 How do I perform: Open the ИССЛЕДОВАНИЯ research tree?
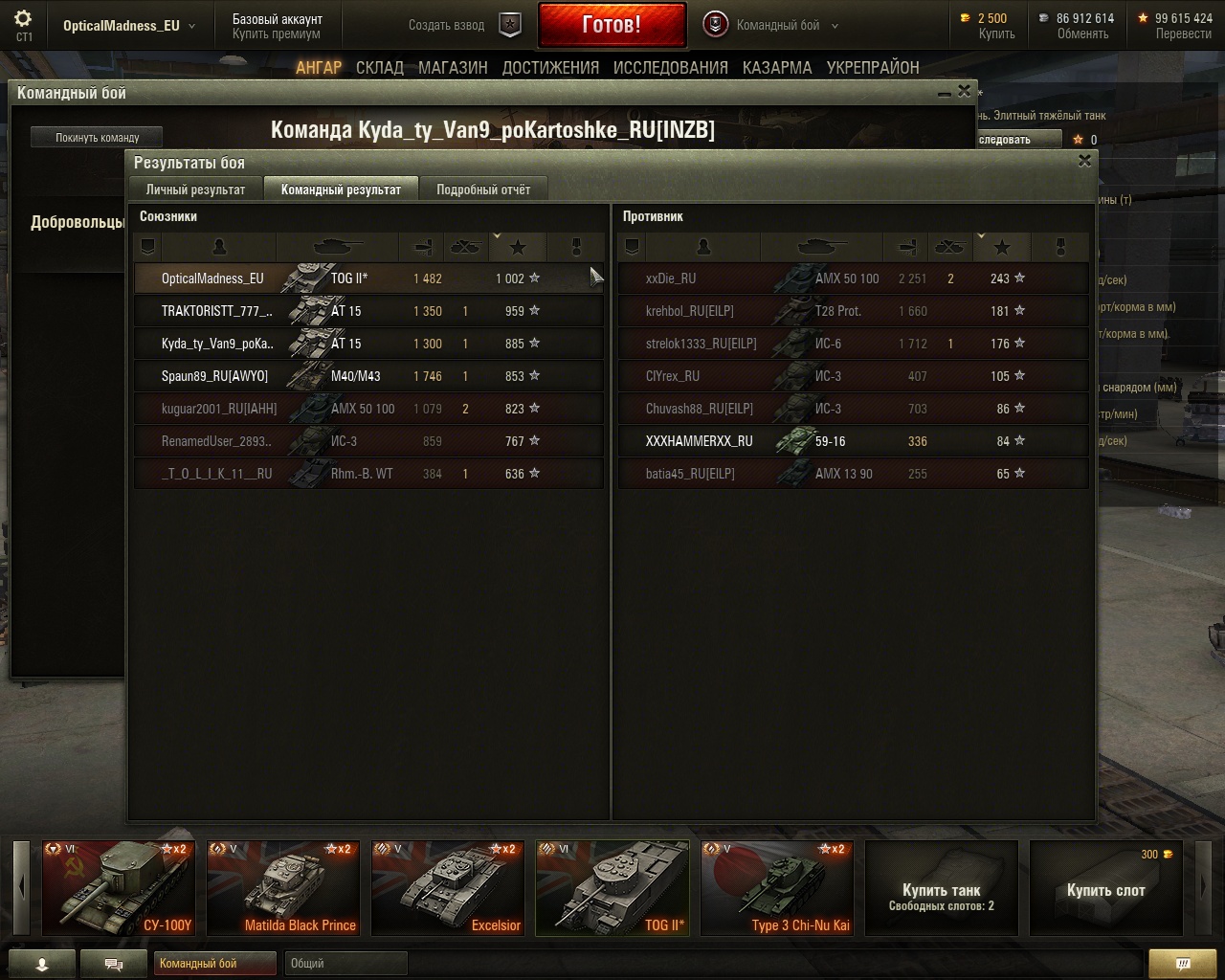click(x=670, y=68)
